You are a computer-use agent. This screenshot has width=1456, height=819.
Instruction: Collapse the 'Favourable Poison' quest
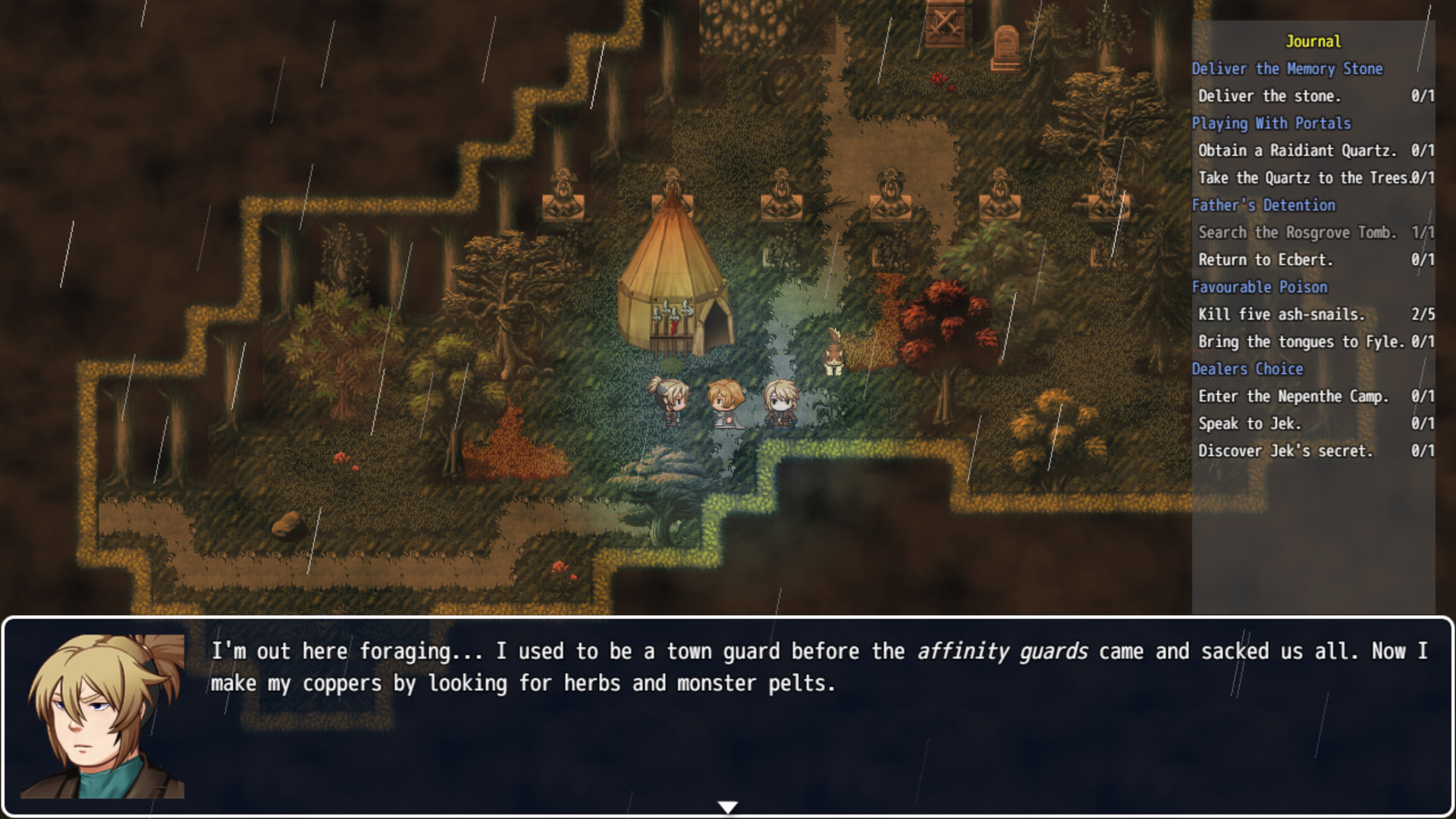[x=1261, y=287]
